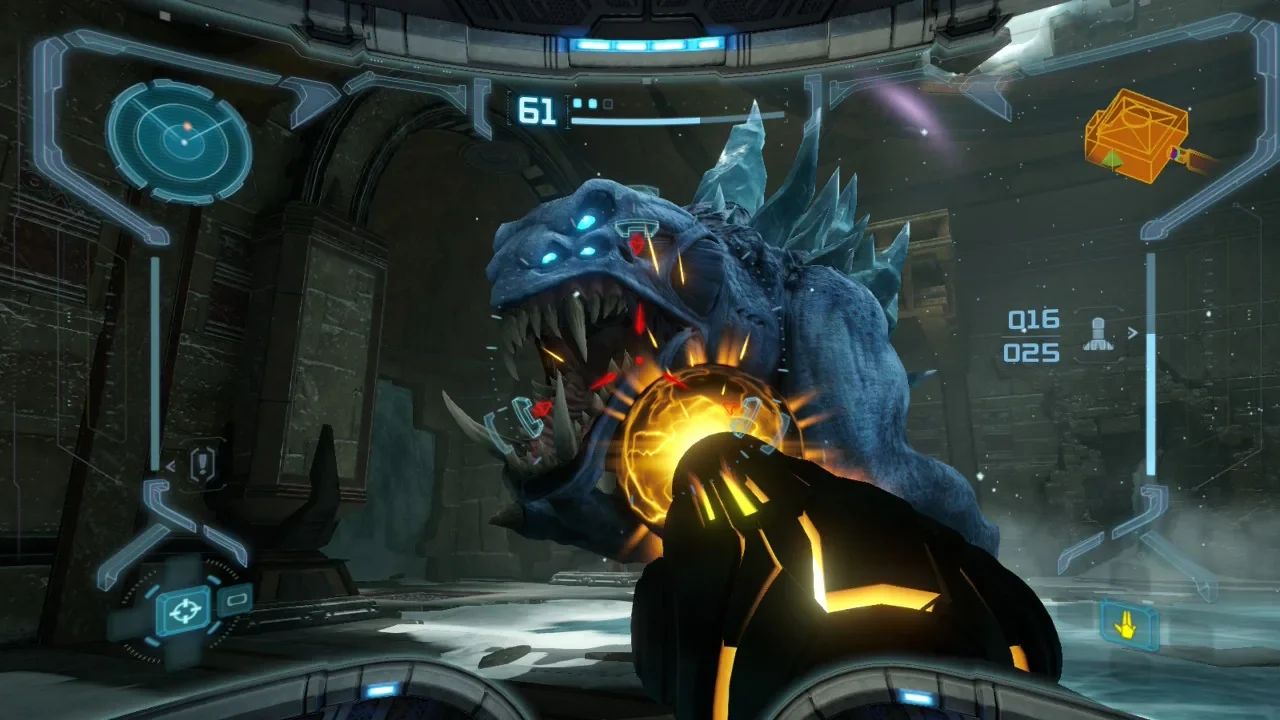Click the exclamation threat warning icon
This screenshot has width=1280, height=720.
click(203, 464)
